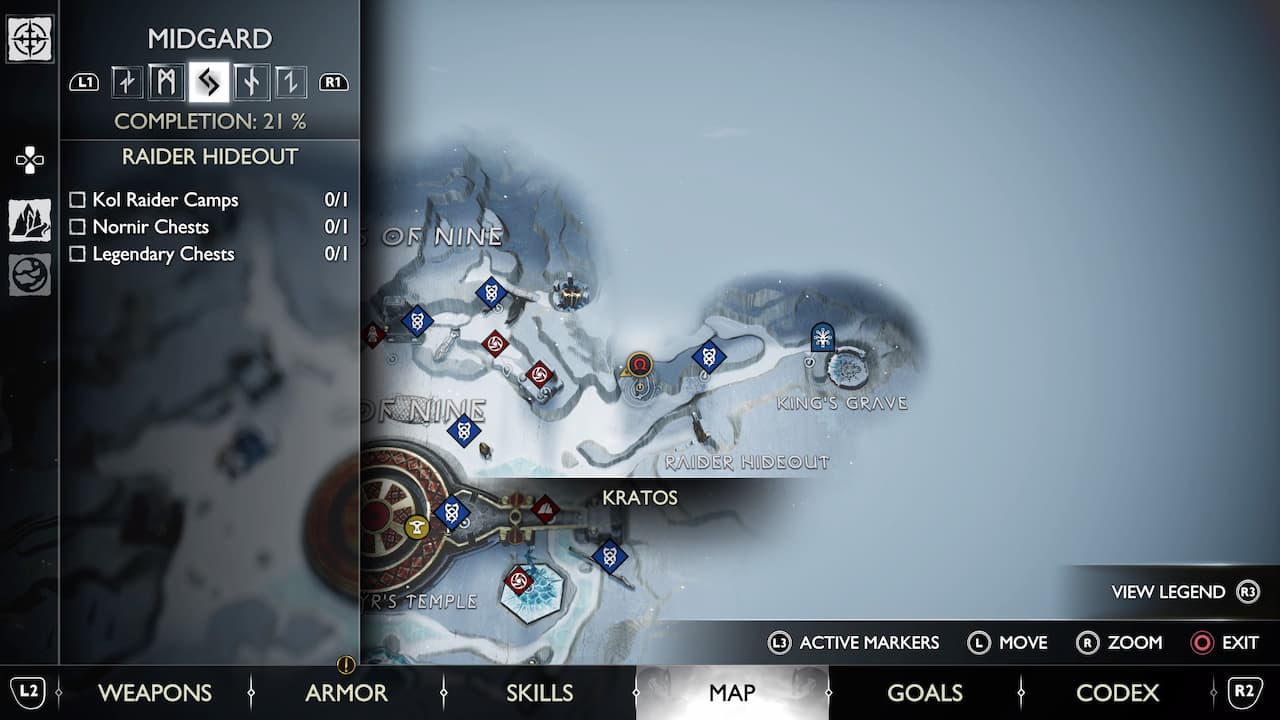Check the Legendary Chests checkbox
Image resolution: width=1280 pixels, height=720 pixels.
[x=77, y=253]
